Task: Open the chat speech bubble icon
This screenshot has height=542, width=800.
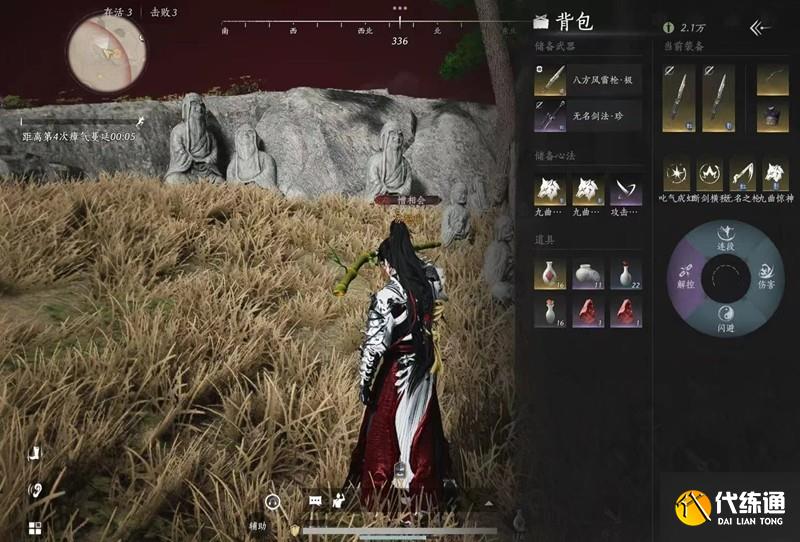Action: 315,500
